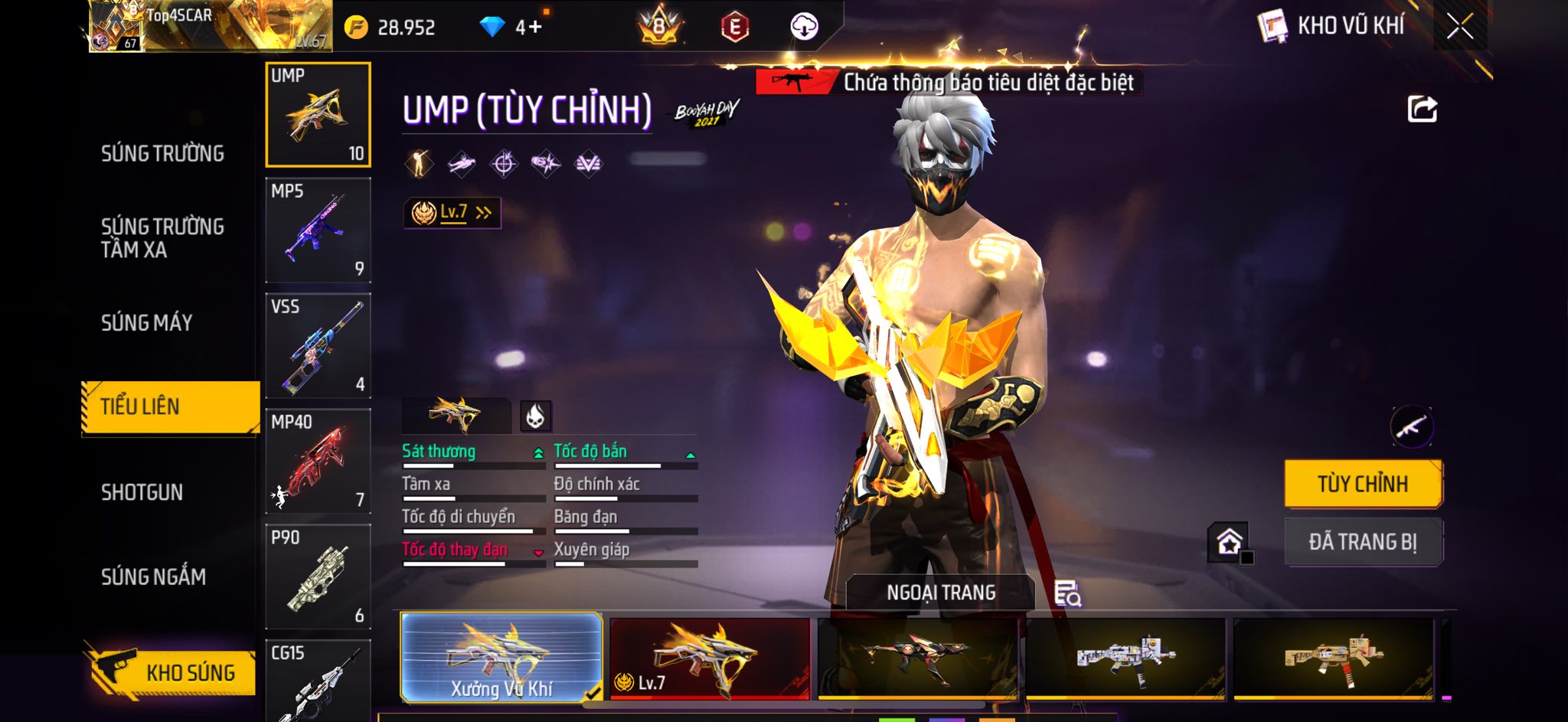
Task: Select SÚNG TRƯỜNG TẦM XA category
Action: tap(162, 238)
